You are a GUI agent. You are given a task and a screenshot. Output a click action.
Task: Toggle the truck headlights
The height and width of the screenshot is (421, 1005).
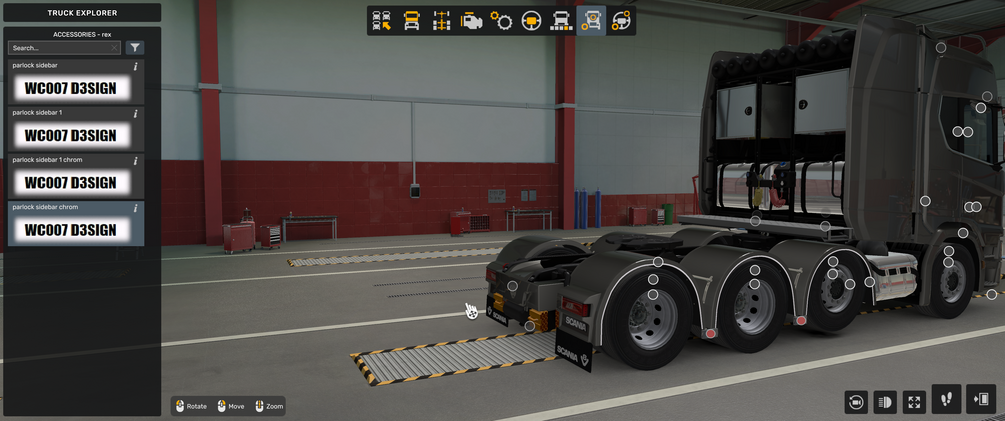885,402
